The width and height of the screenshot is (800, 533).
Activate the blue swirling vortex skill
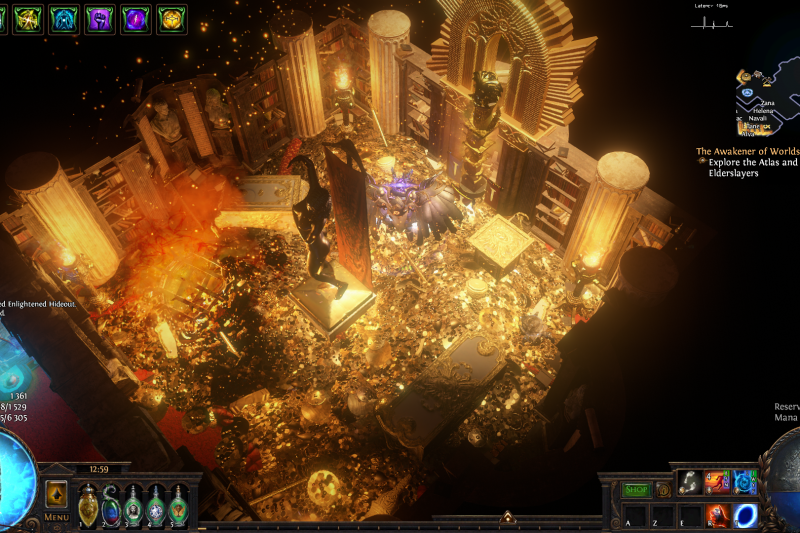coord(745,482)
